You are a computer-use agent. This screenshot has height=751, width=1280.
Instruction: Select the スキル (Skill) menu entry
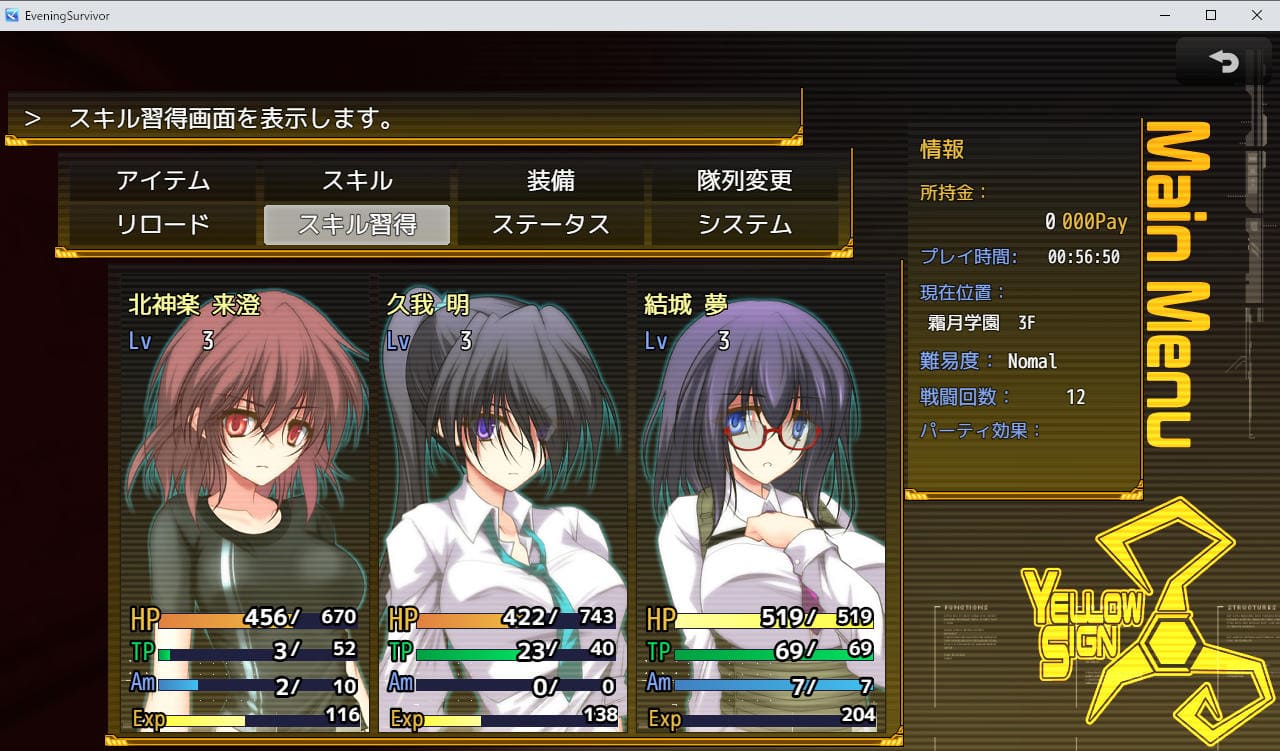point(357,181)
